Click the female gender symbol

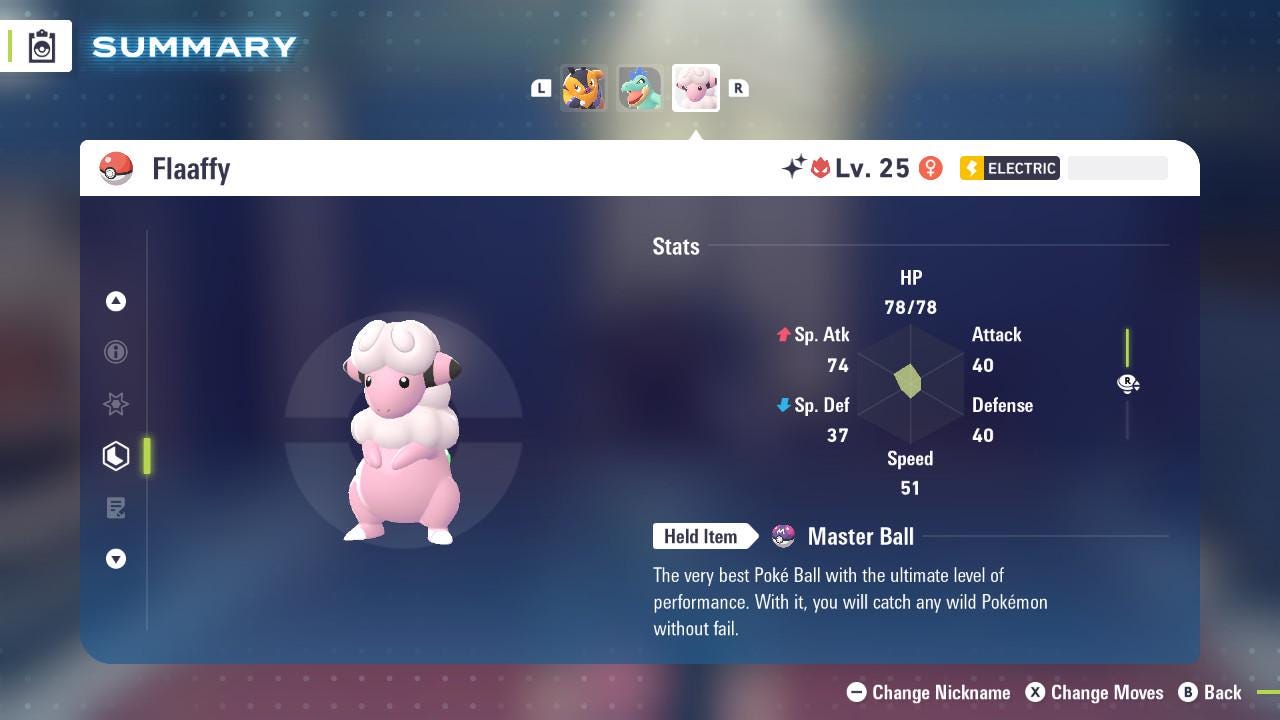click(x=931, y=168)
